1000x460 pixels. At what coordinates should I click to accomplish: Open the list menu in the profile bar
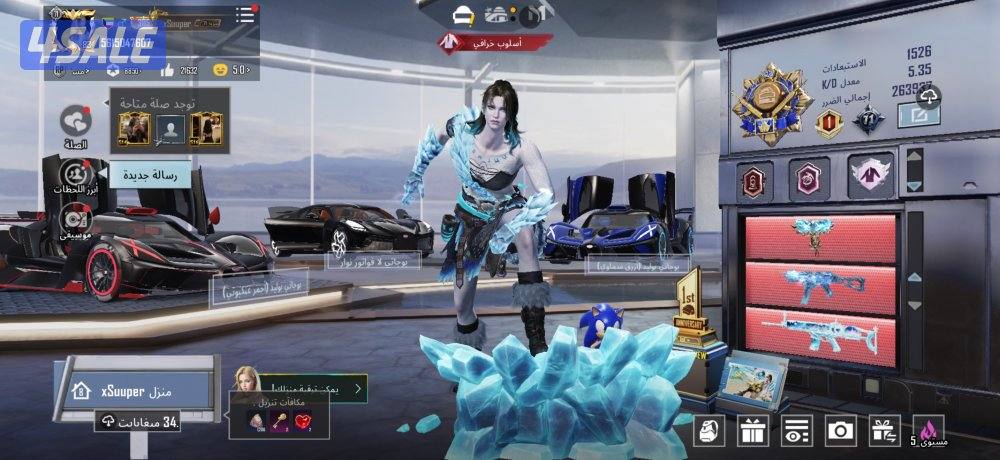(244, 16)
